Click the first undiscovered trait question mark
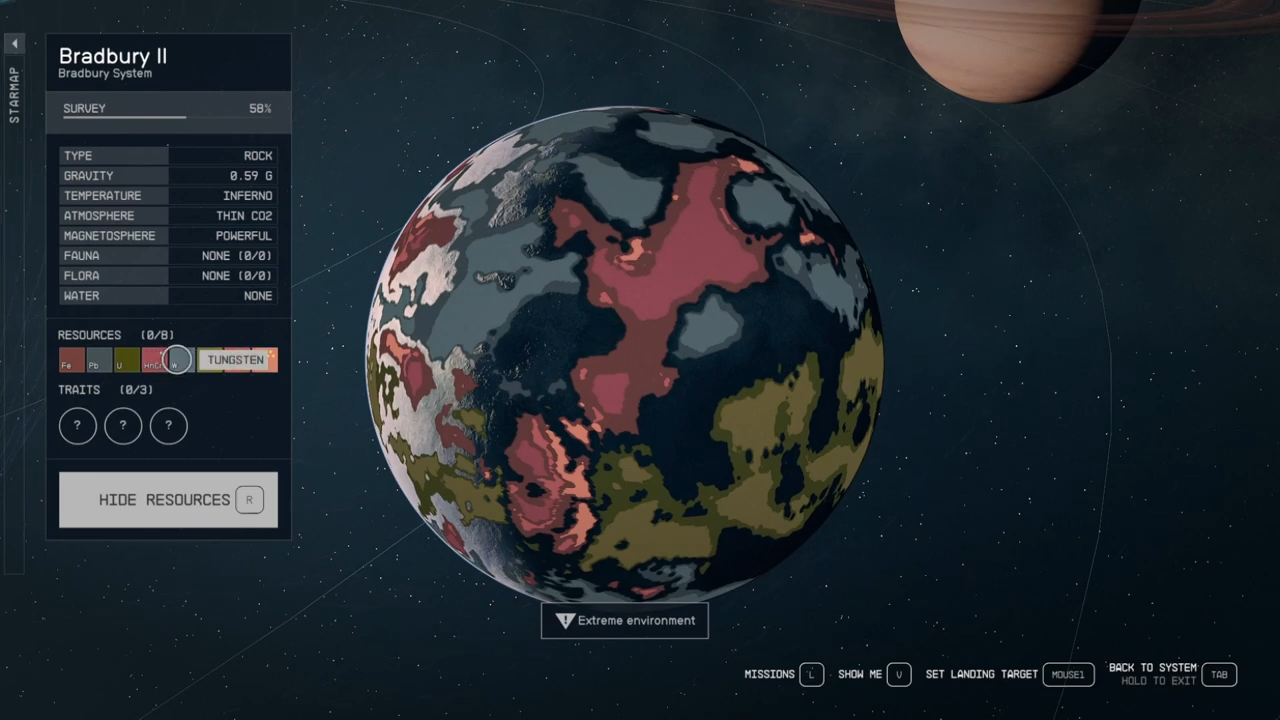 pos(77,425)
